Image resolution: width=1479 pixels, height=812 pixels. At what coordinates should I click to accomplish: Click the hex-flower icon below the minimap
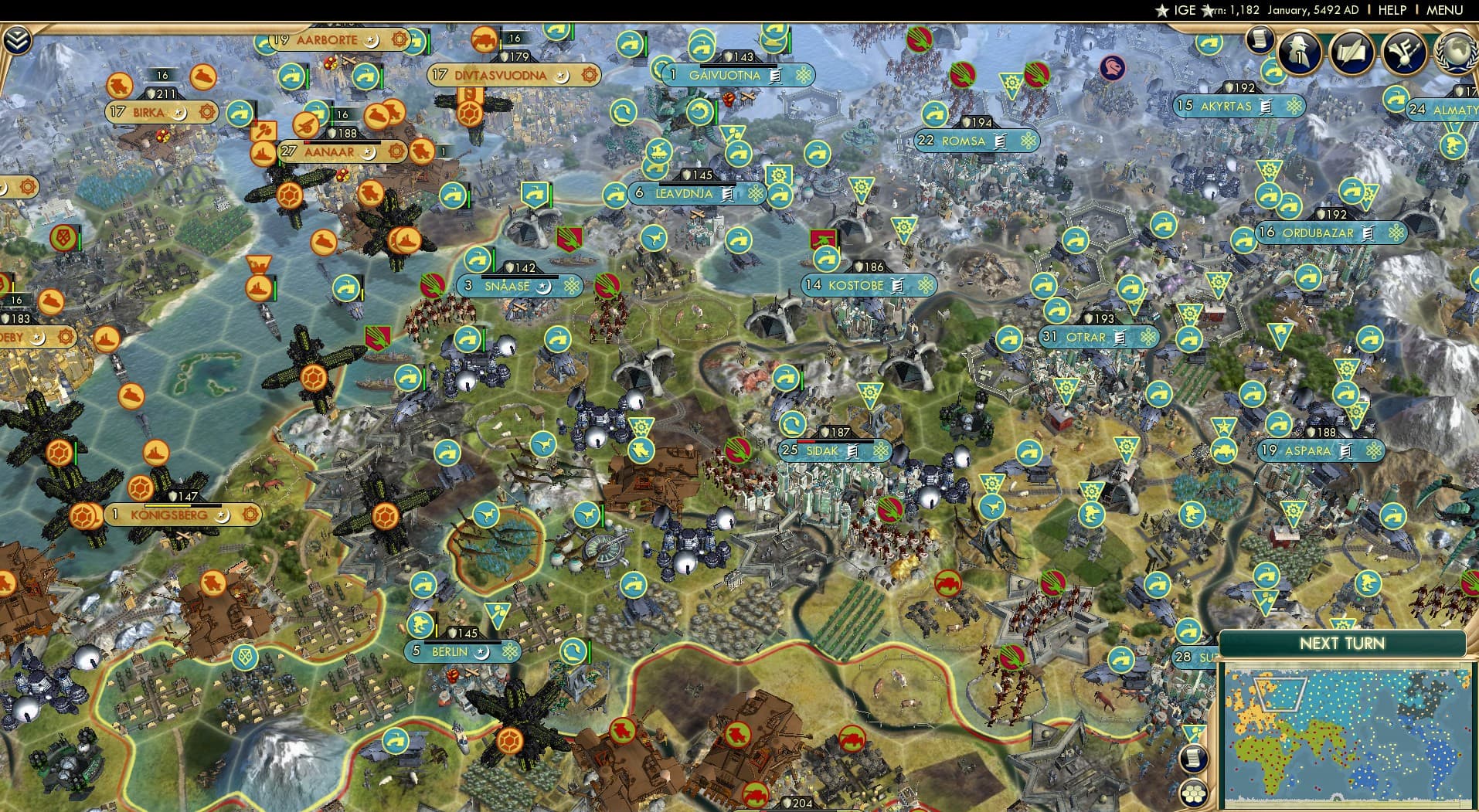[x=1194, y=793]
